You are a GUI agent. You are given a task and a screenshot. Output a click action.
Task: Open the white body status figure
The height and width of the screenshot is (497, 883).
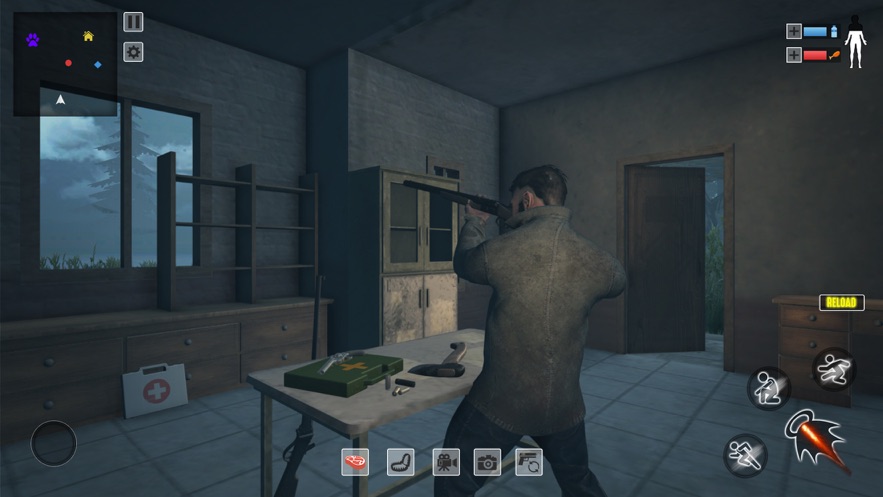pos(855,42)
